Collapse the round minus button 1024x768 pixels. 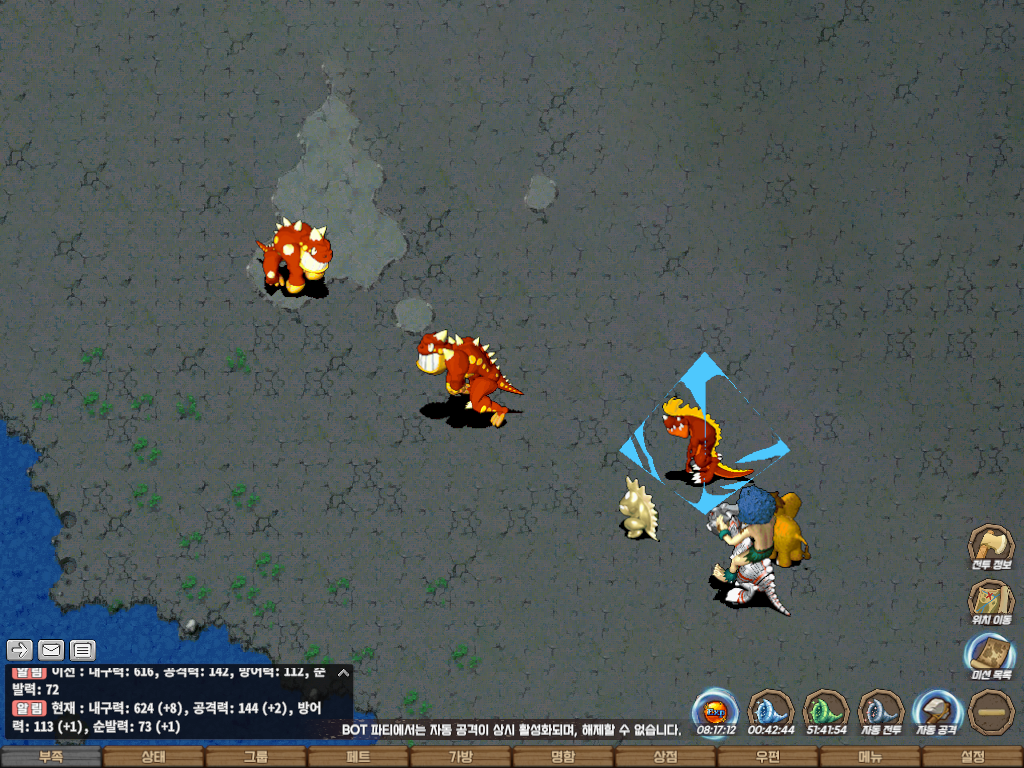(x=990, y=711)
